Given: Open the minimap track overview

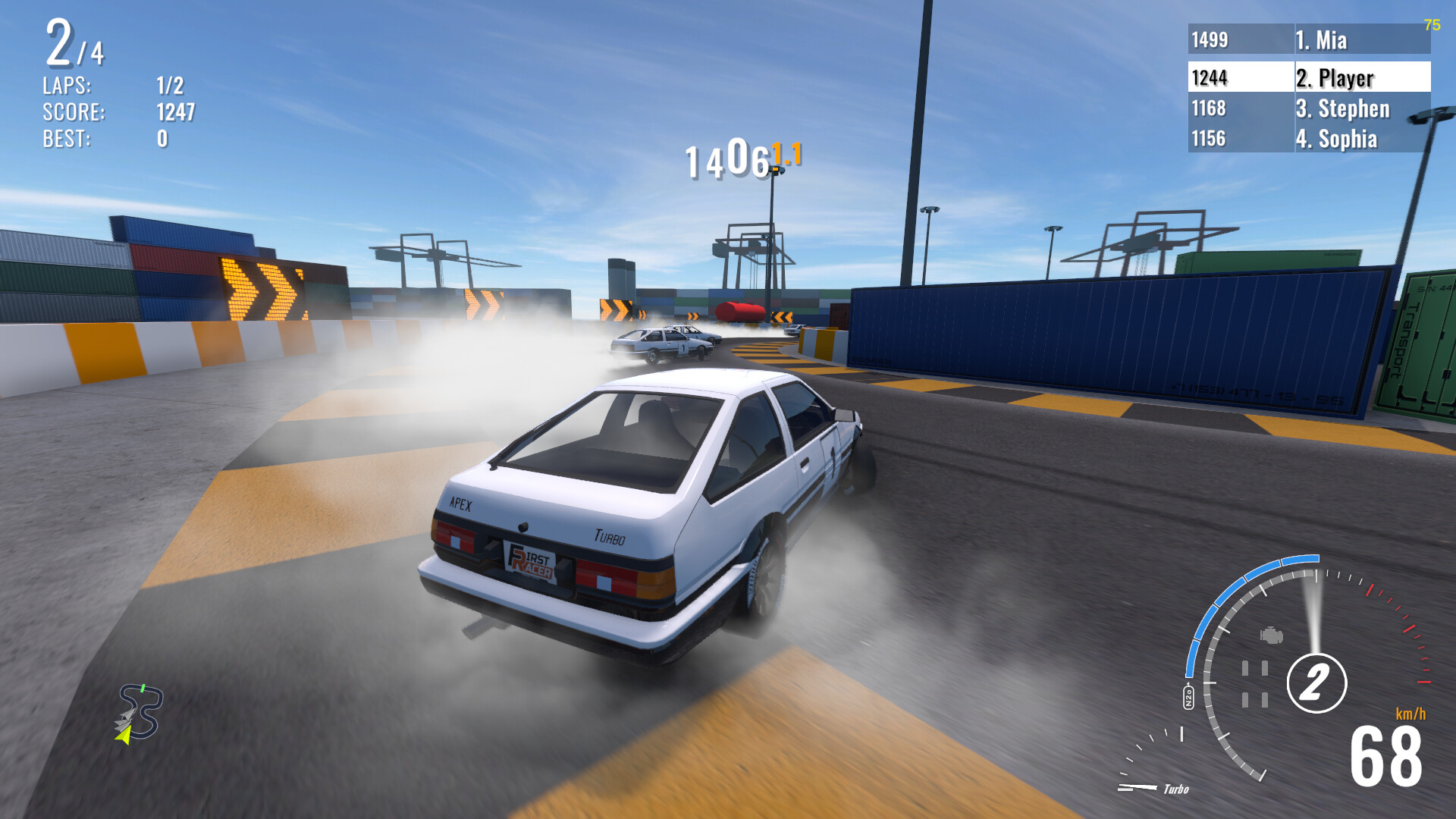Looking at the screenshot, I should pos(140,709).
